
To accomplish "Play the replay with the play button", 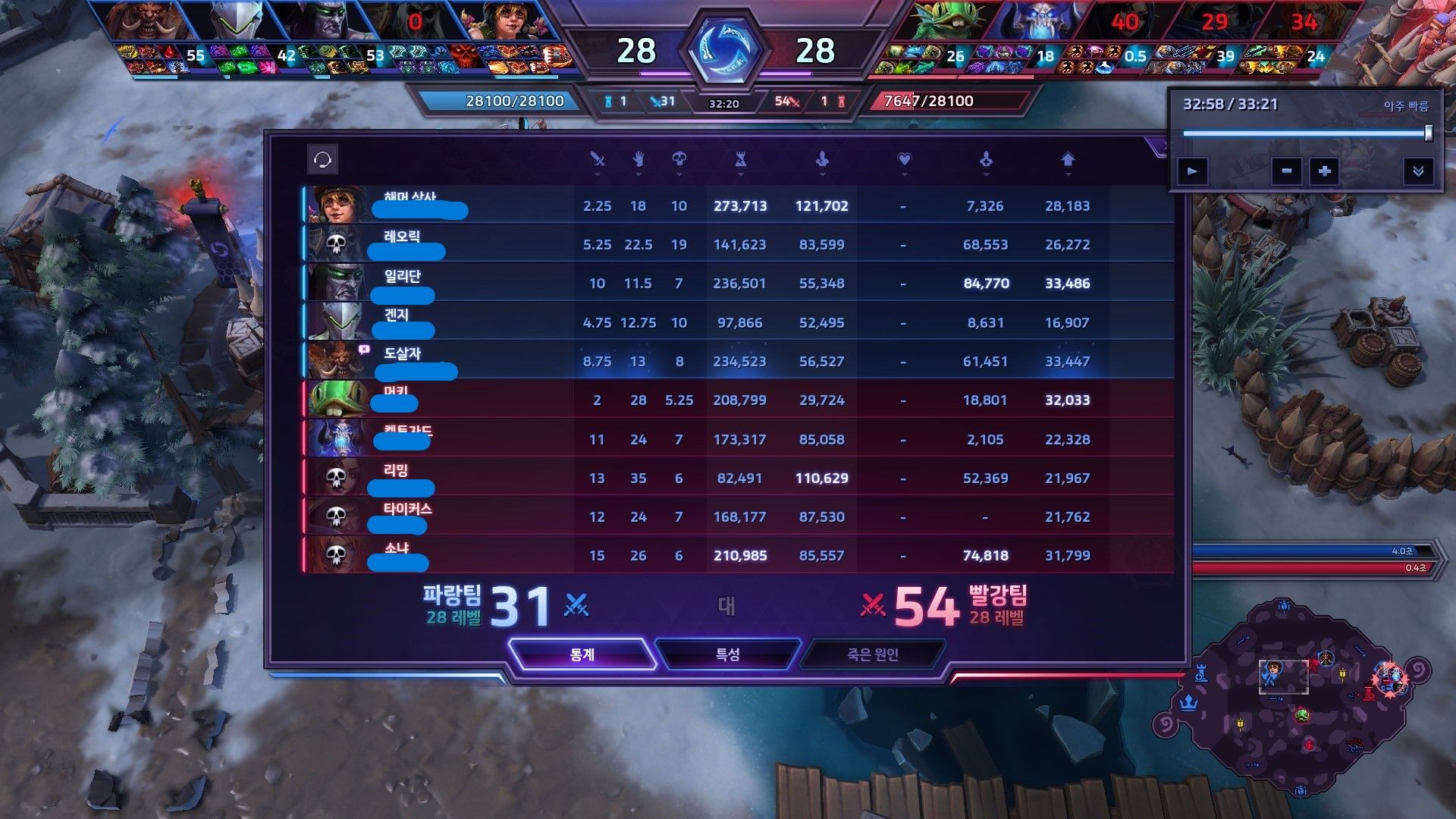I will coord(1192,171).
